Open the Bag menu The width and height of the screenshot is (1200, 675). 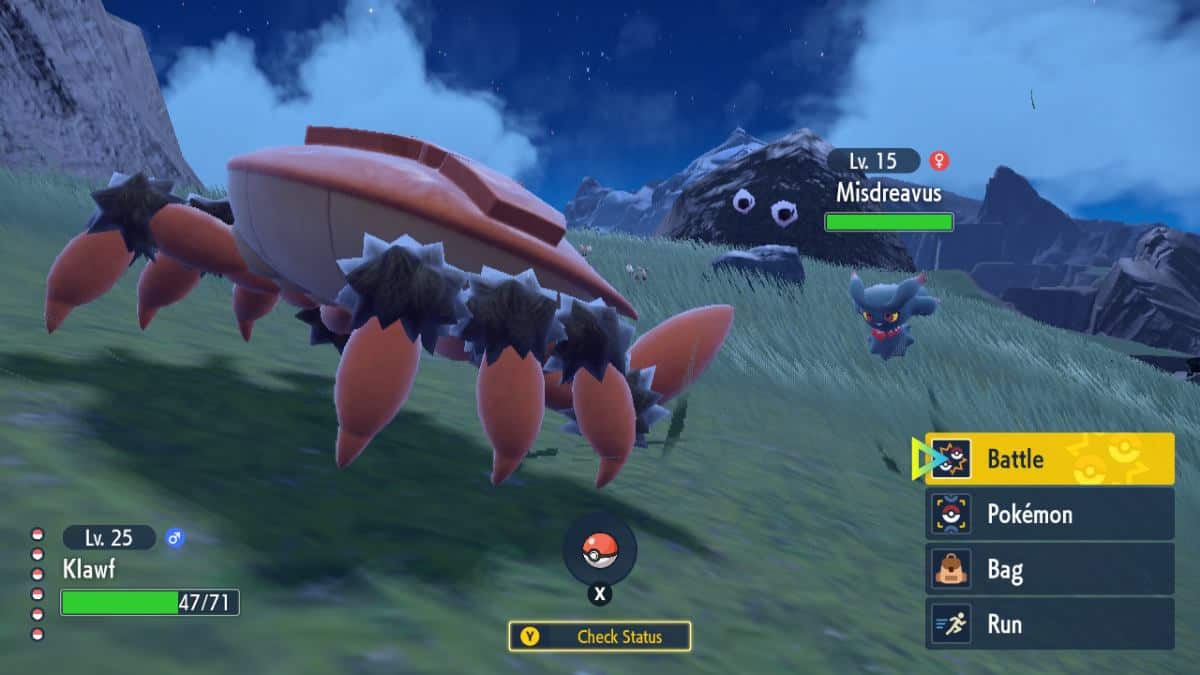[1049, 570]
